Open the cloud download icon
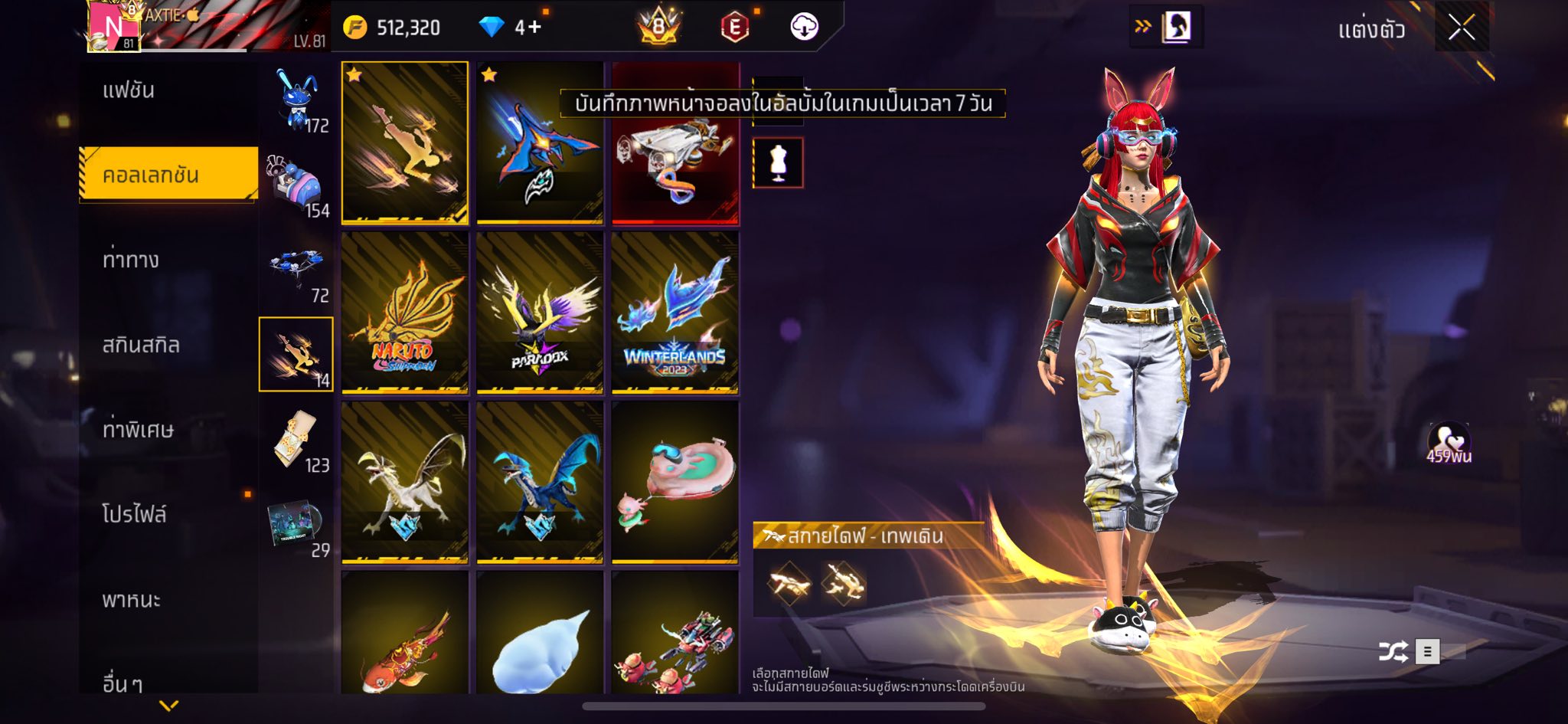Viewport: 1568px width, 724px height. click(804, 28)
